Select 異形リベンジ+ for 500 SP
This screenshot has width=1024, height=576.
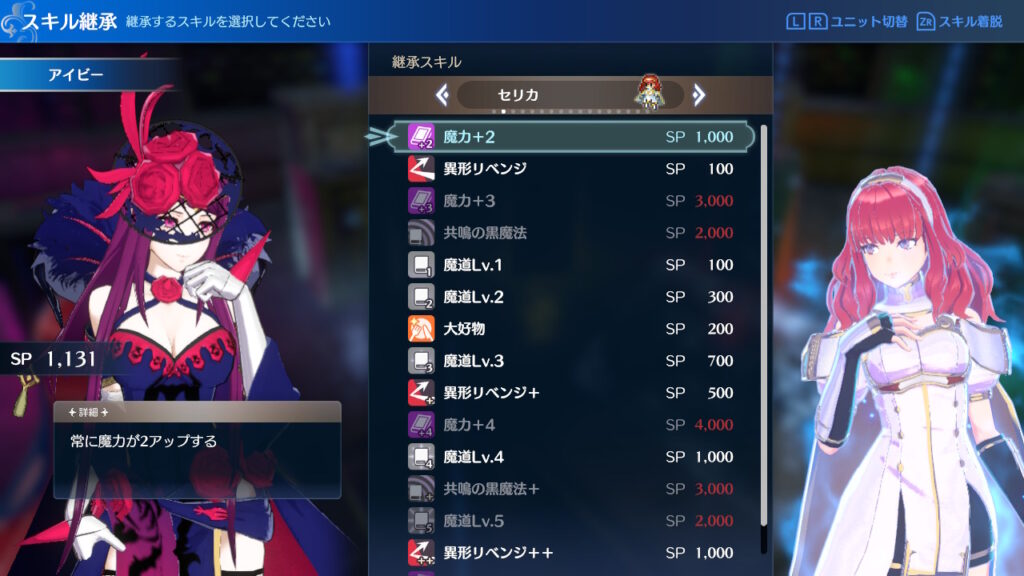(x=570, y=393)
